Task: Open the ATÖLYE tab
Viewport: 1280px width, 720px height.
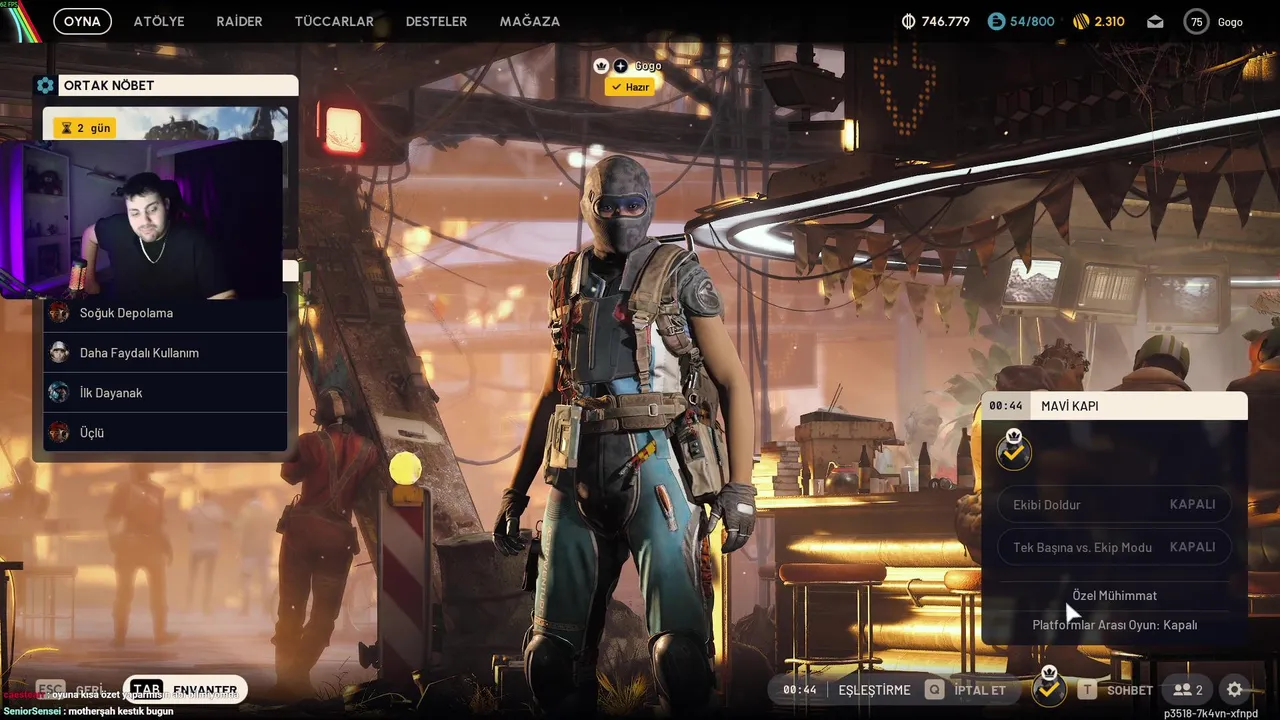Action: [159, 21]
